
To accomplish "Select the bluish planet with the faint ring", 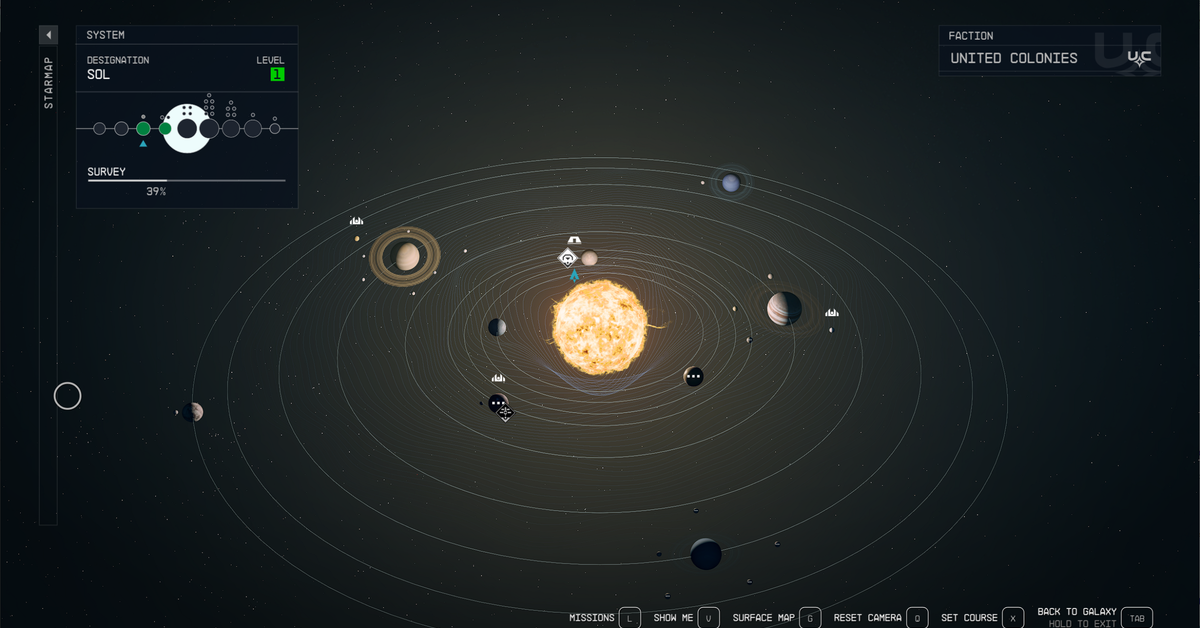I will (731, 182).
